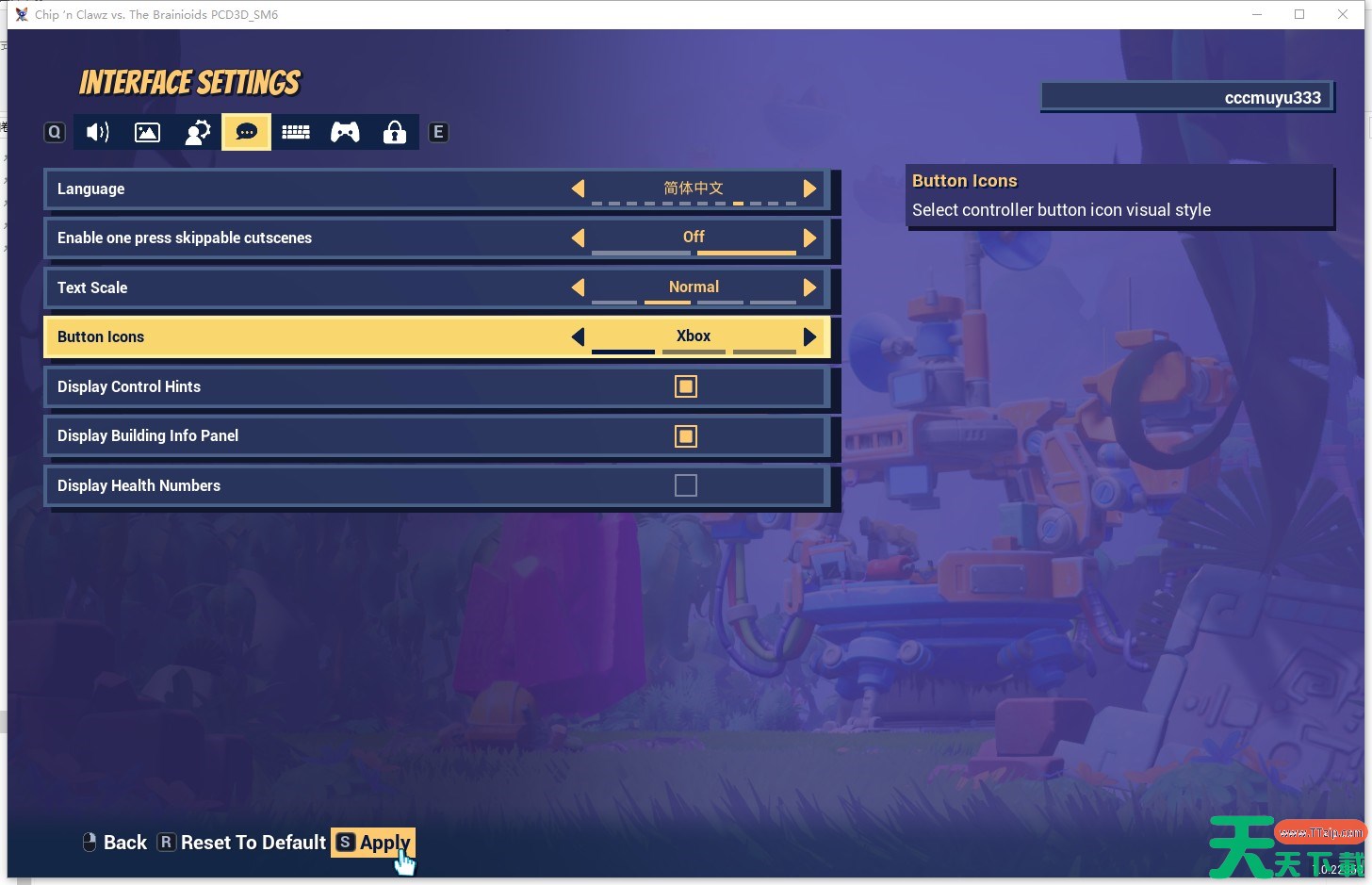This screenshot has width=1372, height=885.
Task: Open the keyboard bindings tab
Action: 296,133
